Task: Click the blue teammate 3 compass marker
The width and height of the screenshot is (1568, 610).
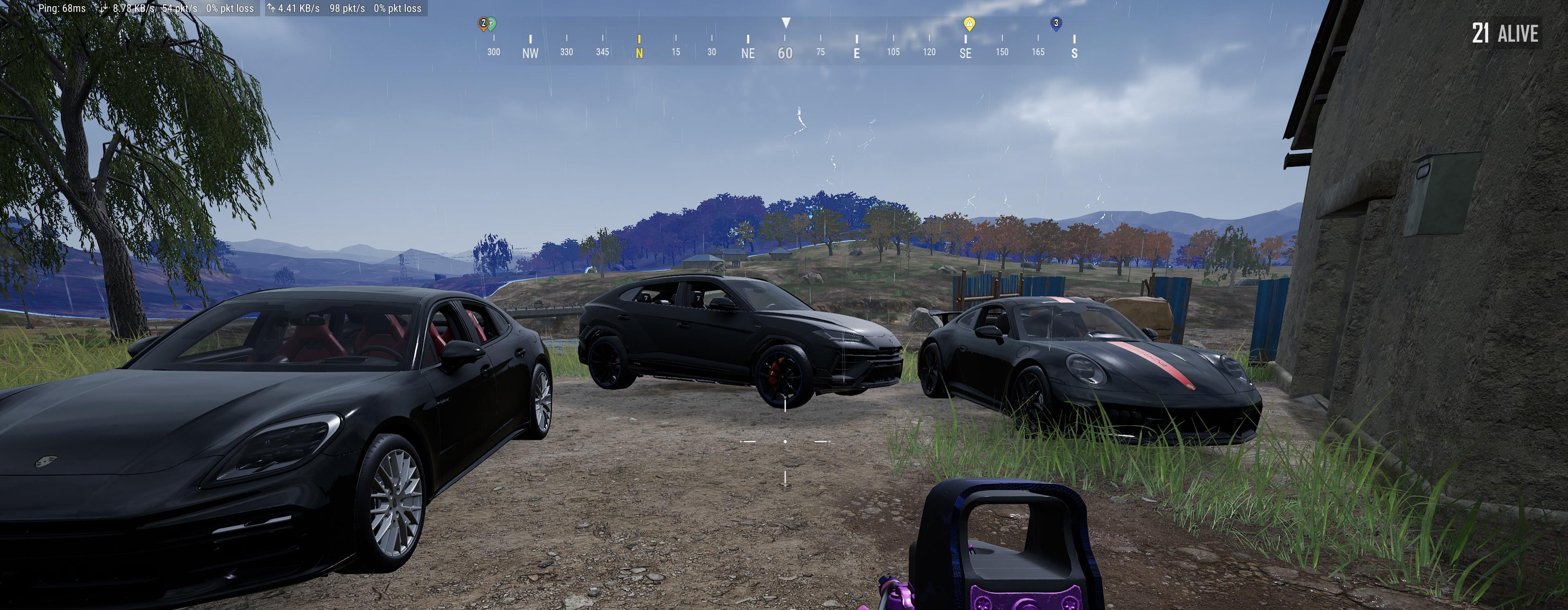Action: pos(1056,23)
